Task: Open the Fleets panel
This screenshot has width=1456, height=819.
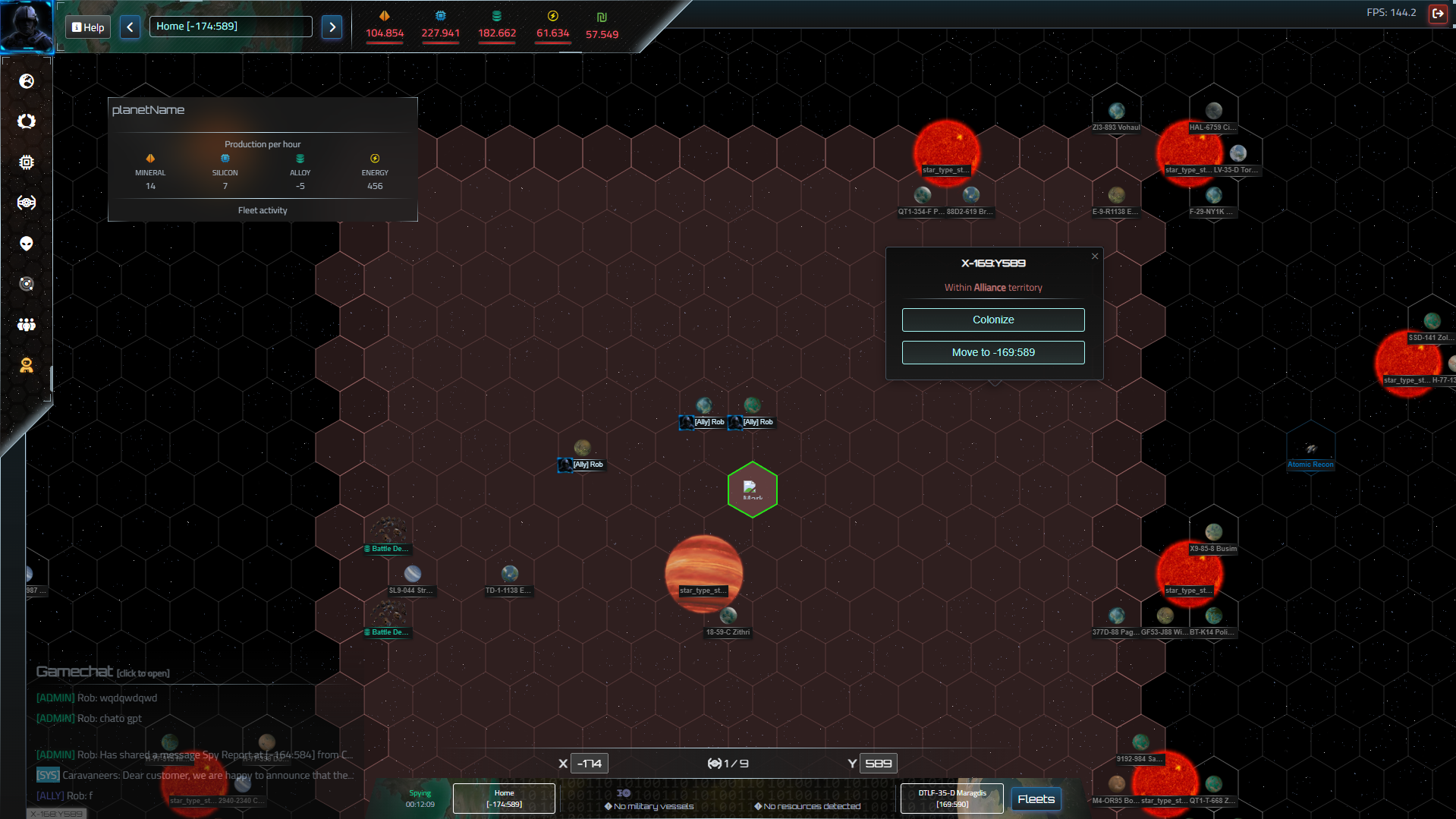Action: 1036,799
